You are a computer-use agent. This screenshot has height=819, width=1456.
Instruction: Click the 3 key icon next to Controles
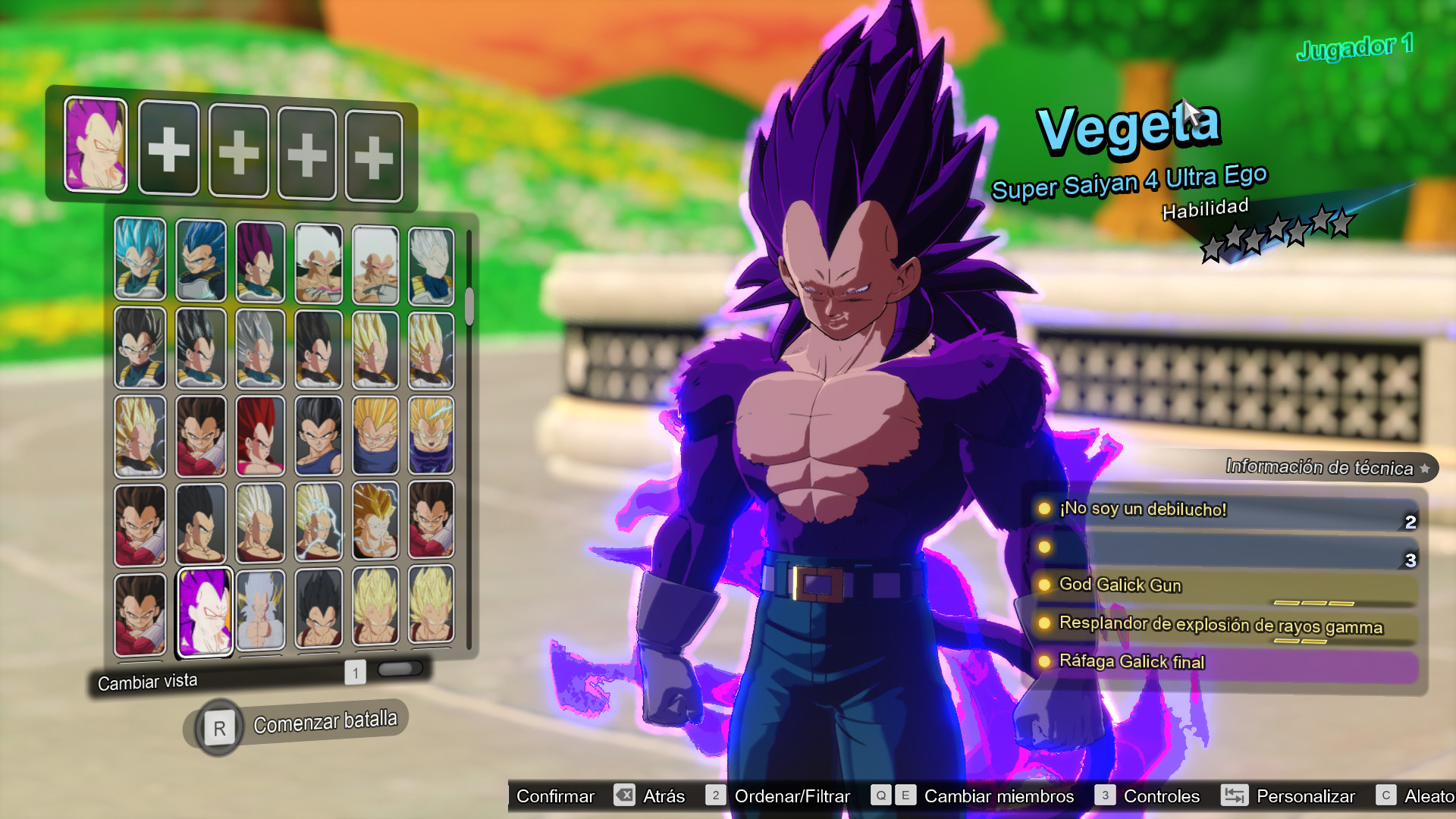click(1106, 796)
